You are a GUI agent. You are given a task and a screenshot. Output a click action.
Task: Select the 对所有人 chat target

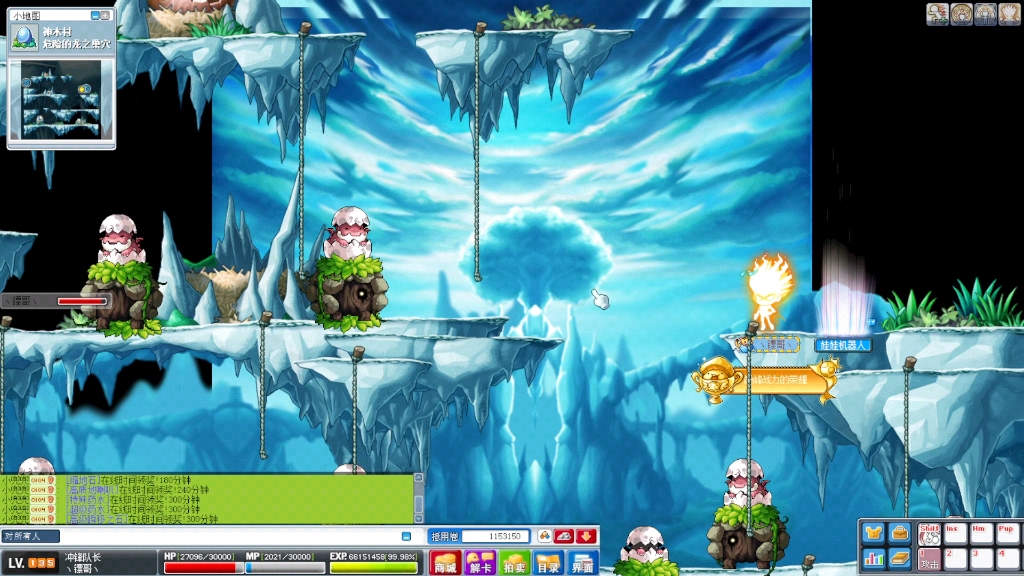pos(30,536)
